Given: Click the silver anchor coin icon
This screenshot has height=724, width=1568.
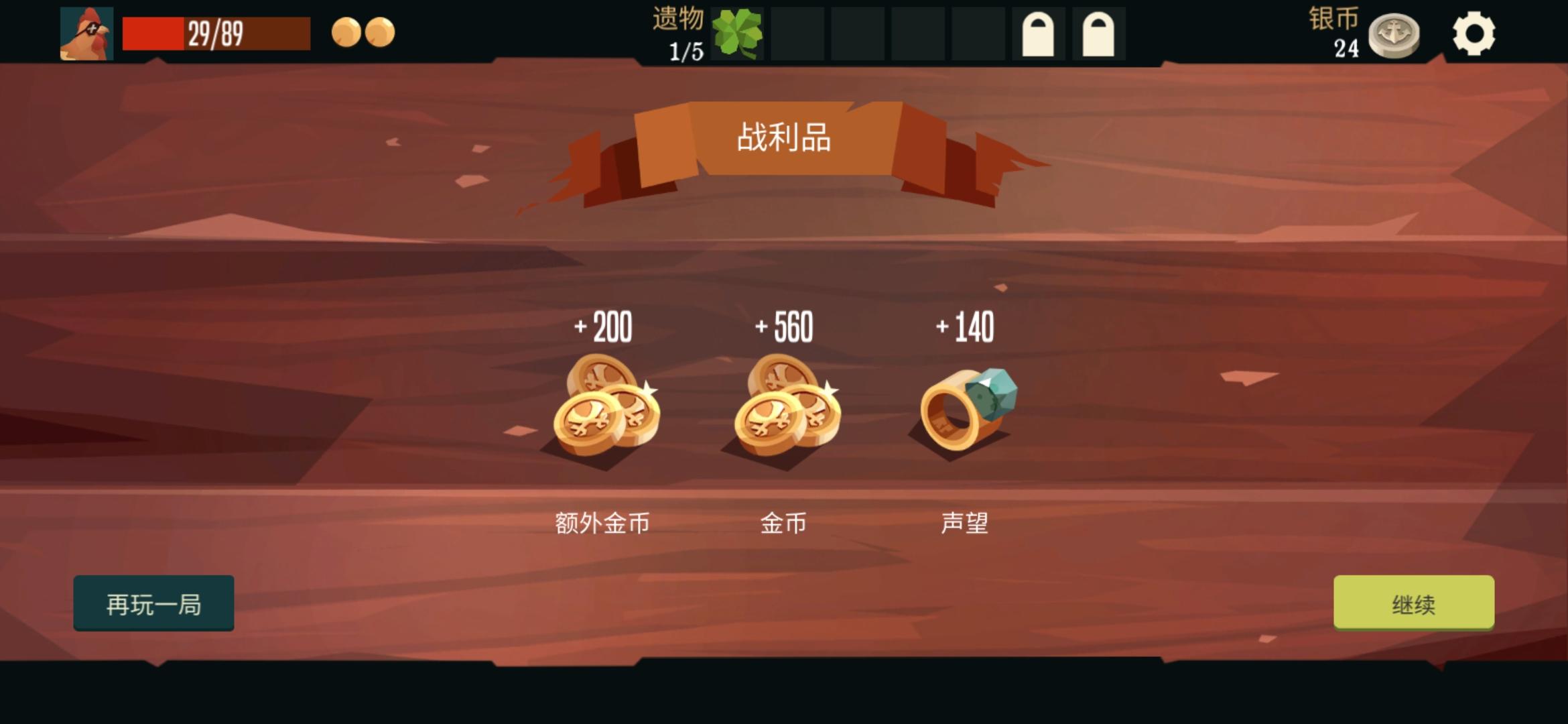Looking at the screenshot, I should pyautogui.click(x=1394, y=35).
